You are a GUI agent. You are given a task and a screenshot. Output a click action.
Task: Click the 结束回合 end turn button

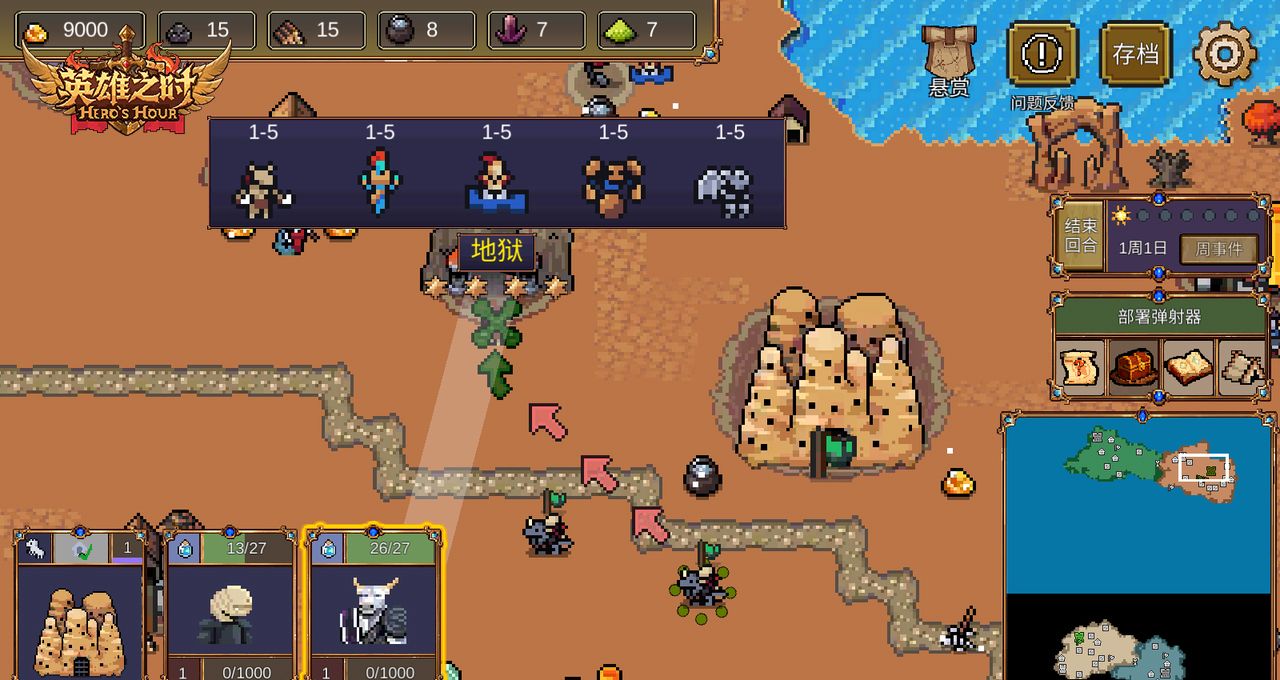1081,236
